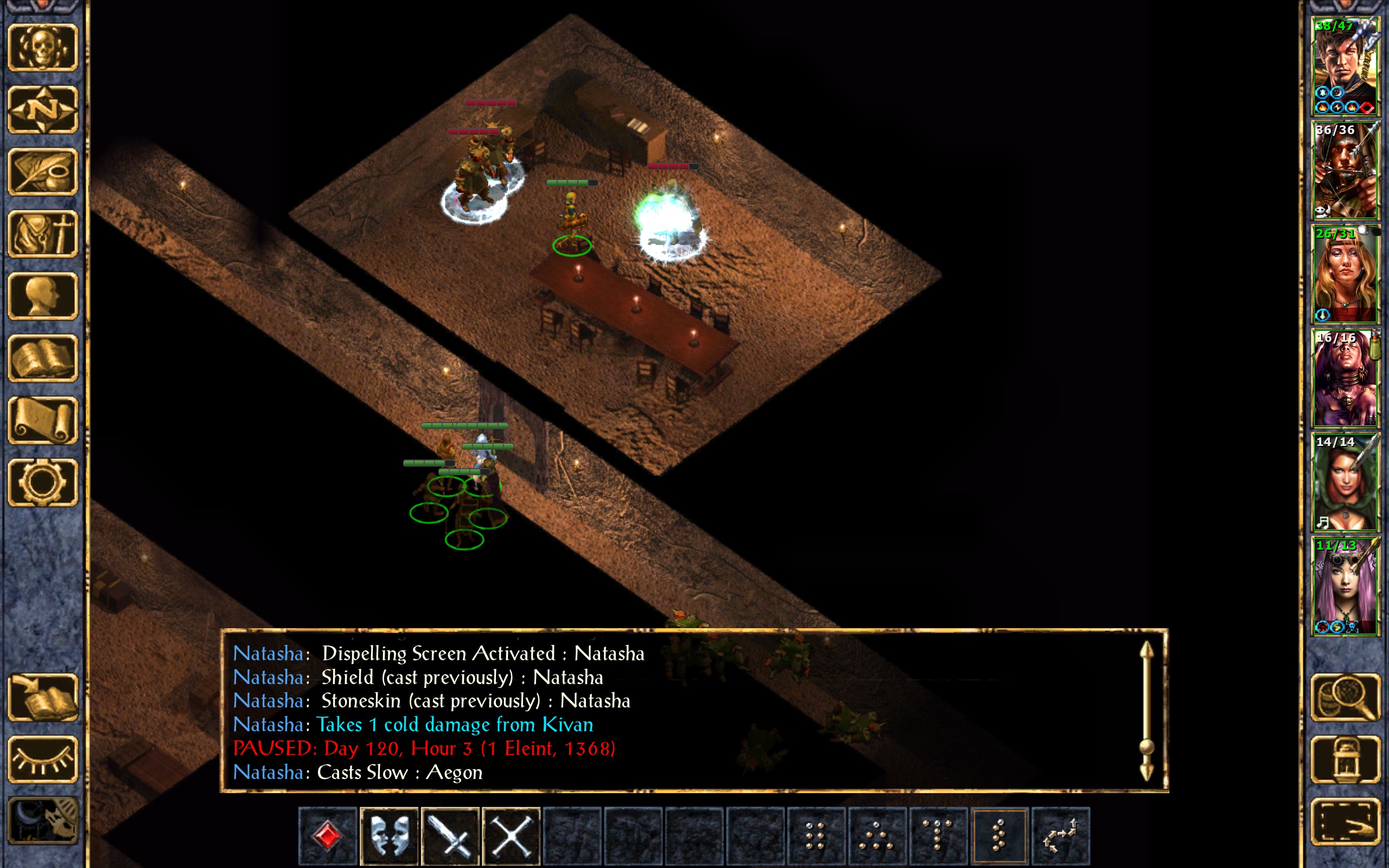The image size is (1389, 868).
Task: Choose the blonde woman portrait at 26/31
Action: (1345, 275)
